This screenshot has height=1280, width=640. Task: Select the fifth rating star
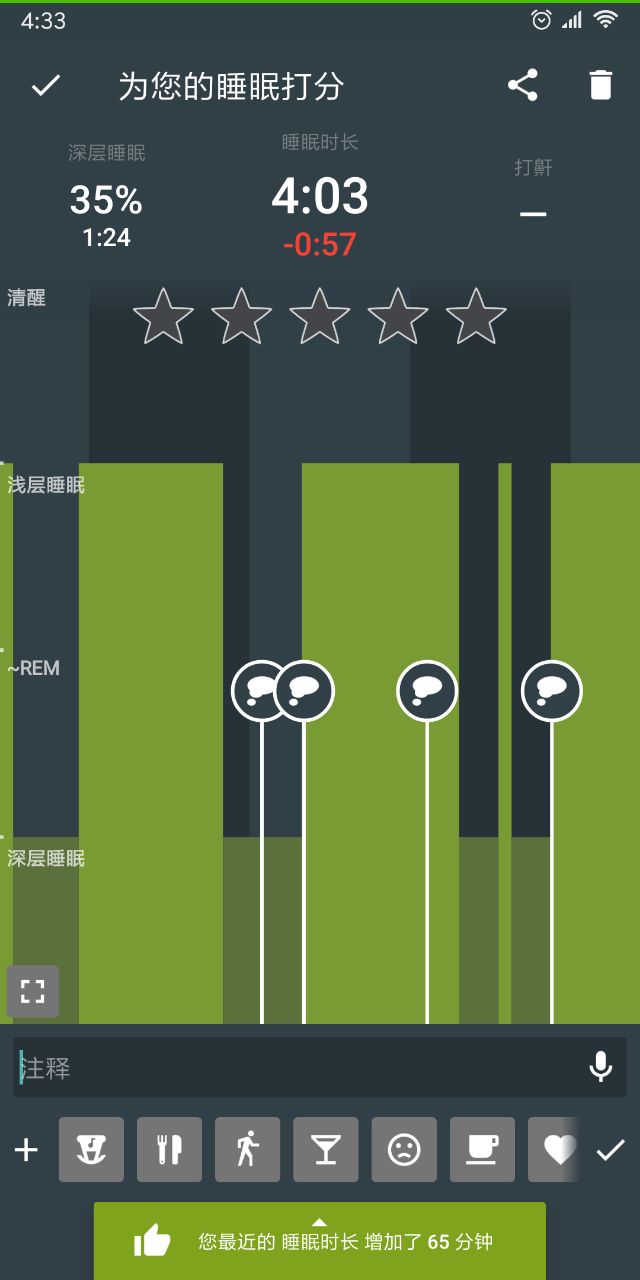pos(476,316)
